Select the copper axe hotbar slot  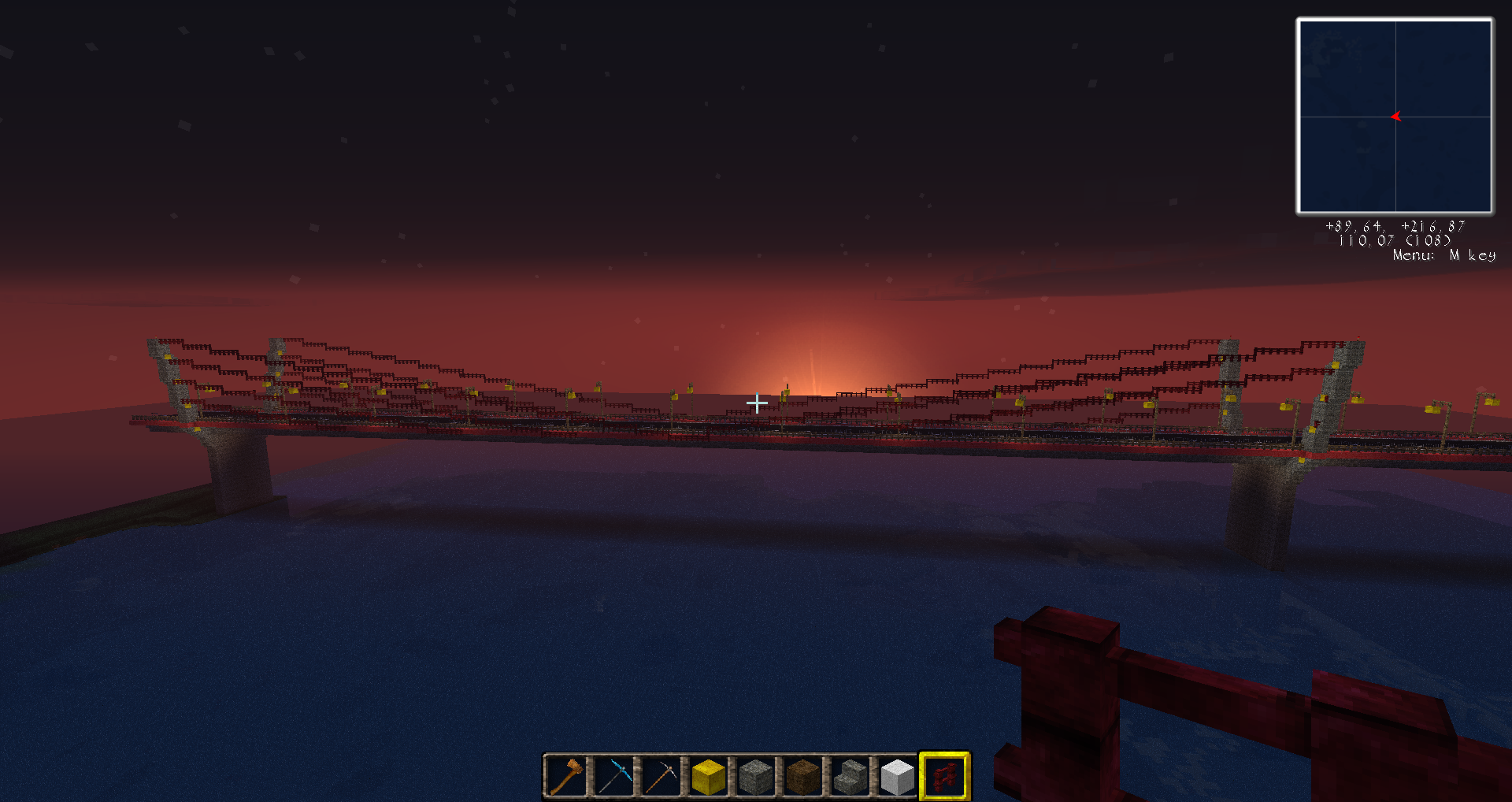(566, 776)
